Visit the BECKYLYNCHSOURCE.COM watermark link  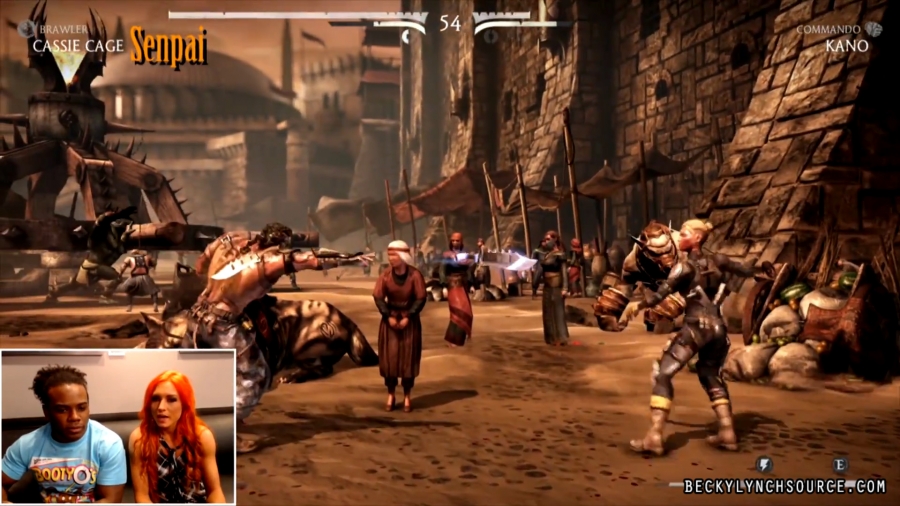pyautogui.click(x=784, y=487)
